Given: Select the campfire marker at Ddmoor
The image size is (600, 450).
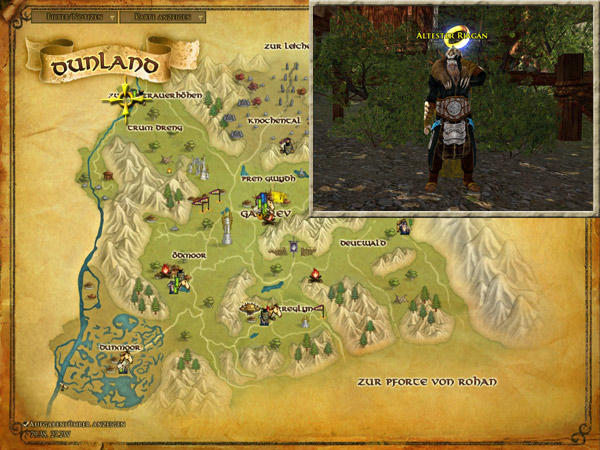Looking at the screenshot, I should [166, 270].
